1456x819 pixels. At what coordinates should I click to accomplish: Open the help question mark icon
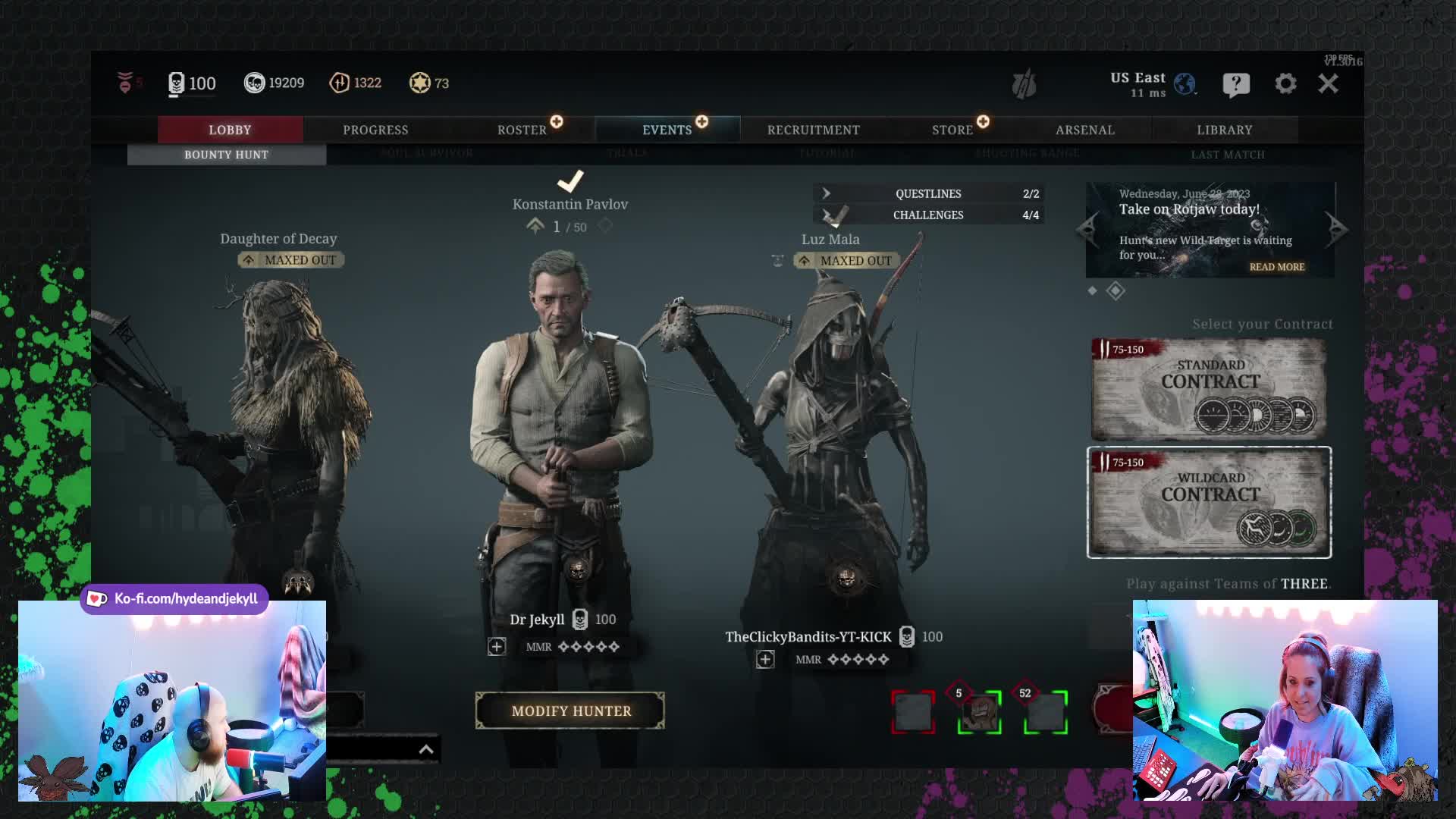click(1236, 84)
